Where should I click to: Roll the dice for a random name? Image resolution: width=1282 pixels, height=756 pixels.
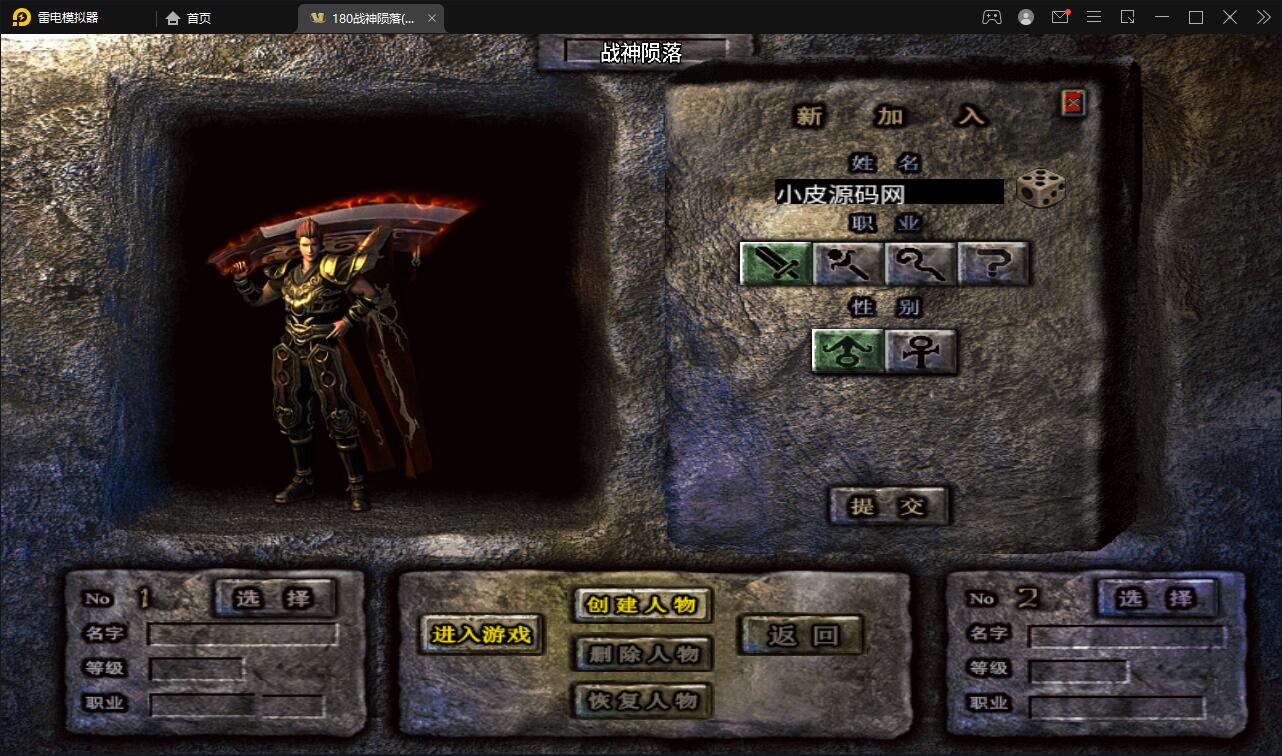(x=1040, y=189)
